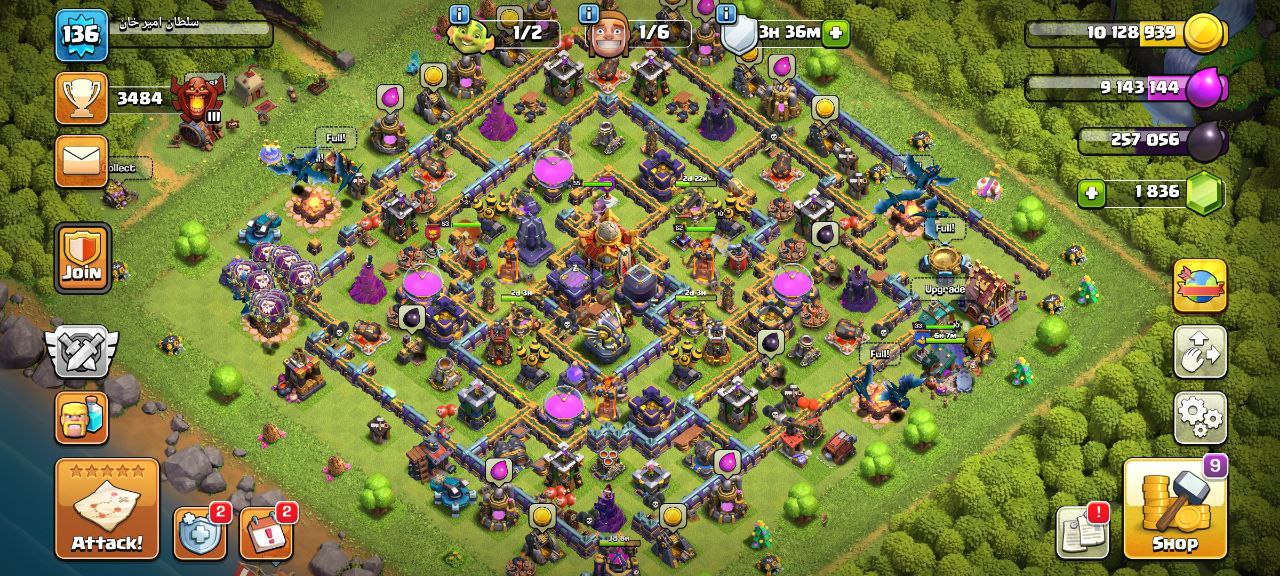Screen dimensions: 1280x576
Task: Open the crossed swords league badge
Action: pyautogui.click(x=82, y=351)
